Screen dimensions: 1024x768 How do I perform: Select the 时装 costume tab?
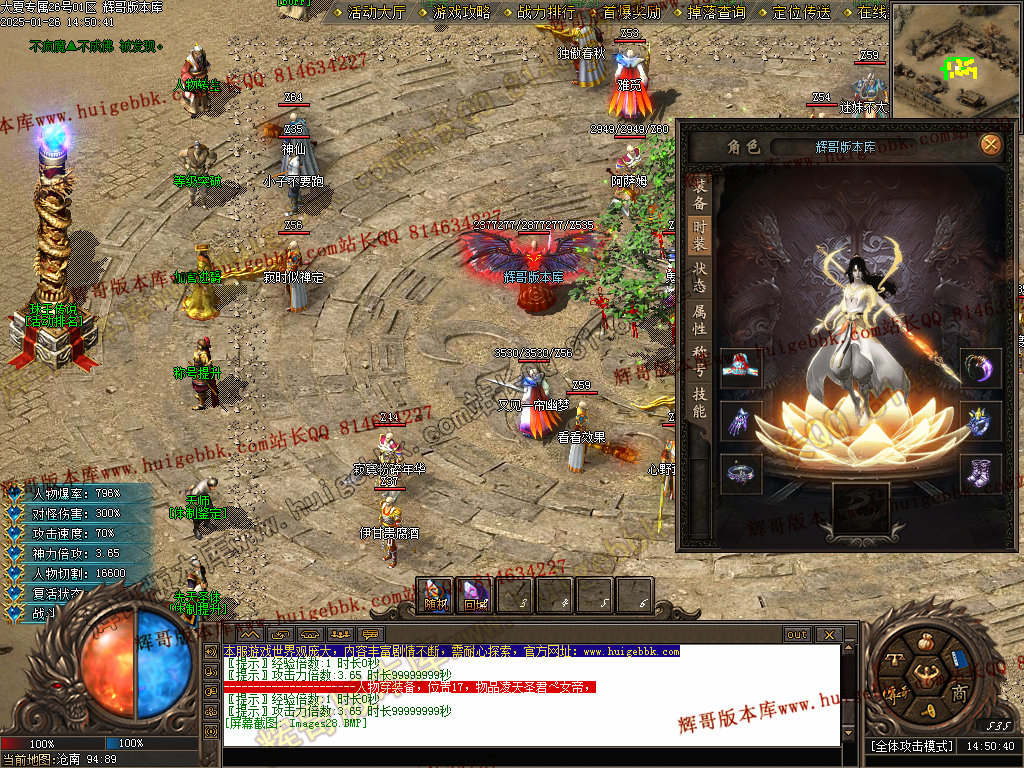700,236
